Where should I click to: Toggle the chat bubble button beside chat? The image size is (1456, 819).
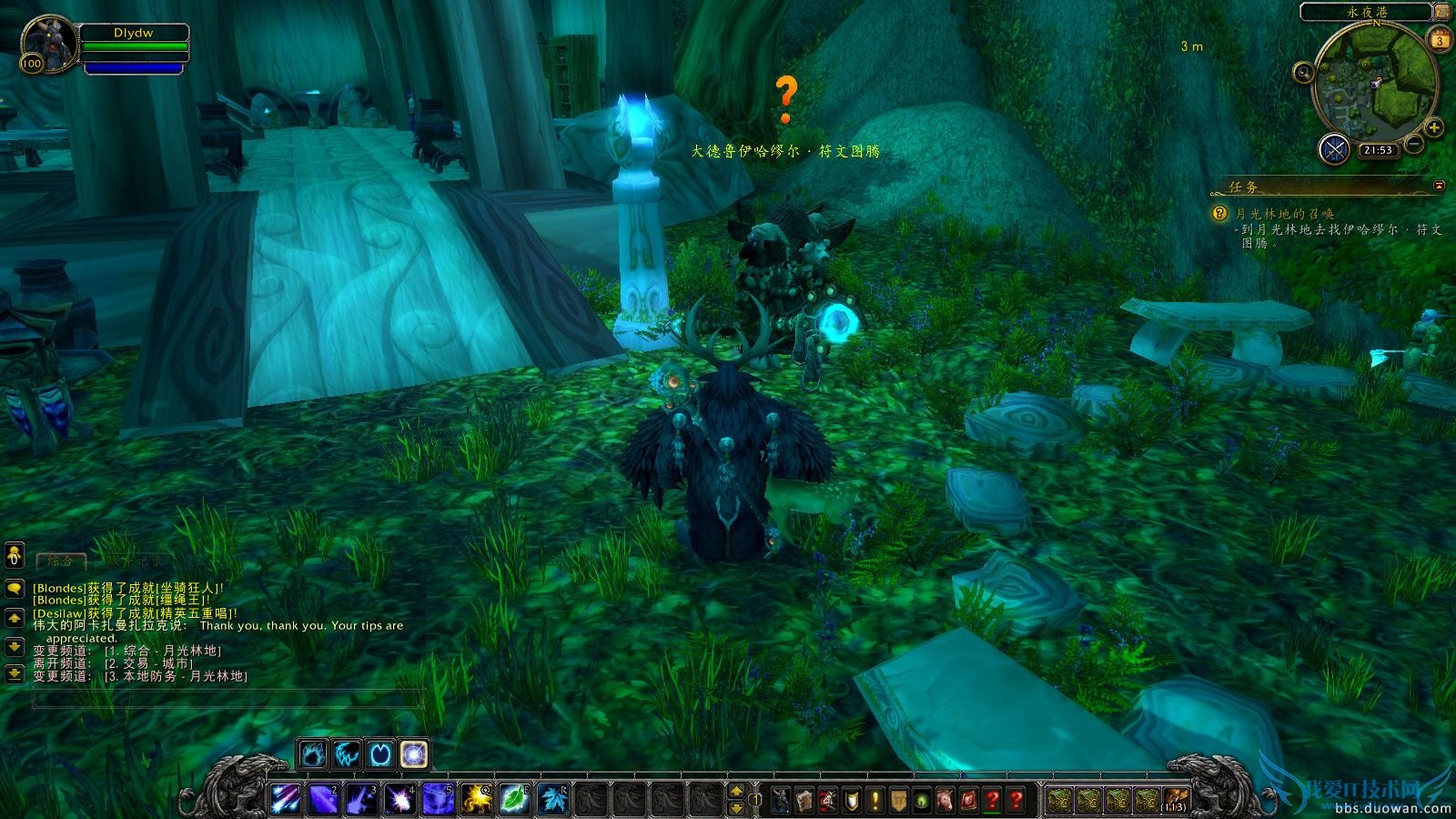coord(13,590)
